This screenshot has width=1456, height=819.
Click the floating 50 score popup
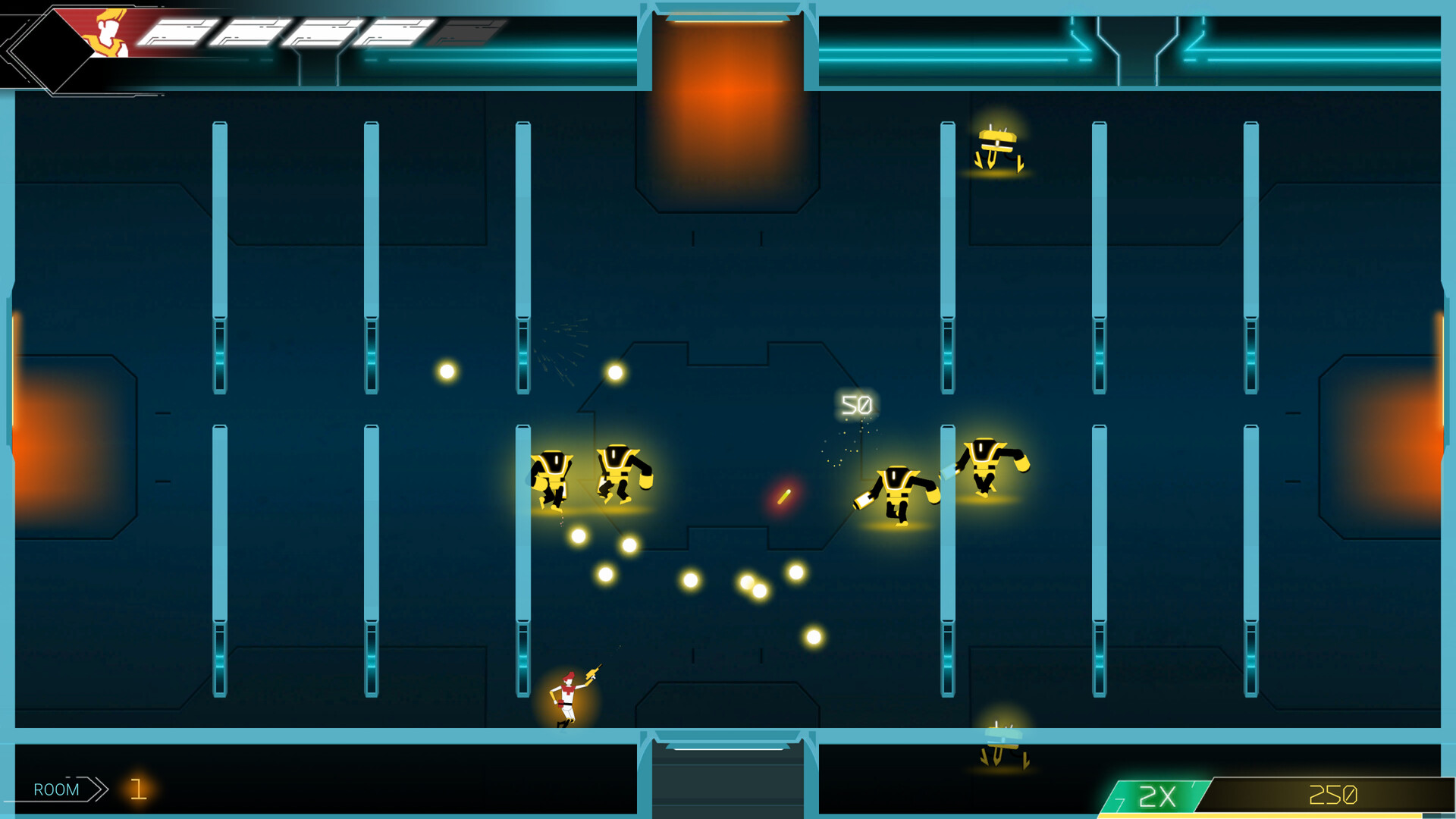tap(855, 405)
